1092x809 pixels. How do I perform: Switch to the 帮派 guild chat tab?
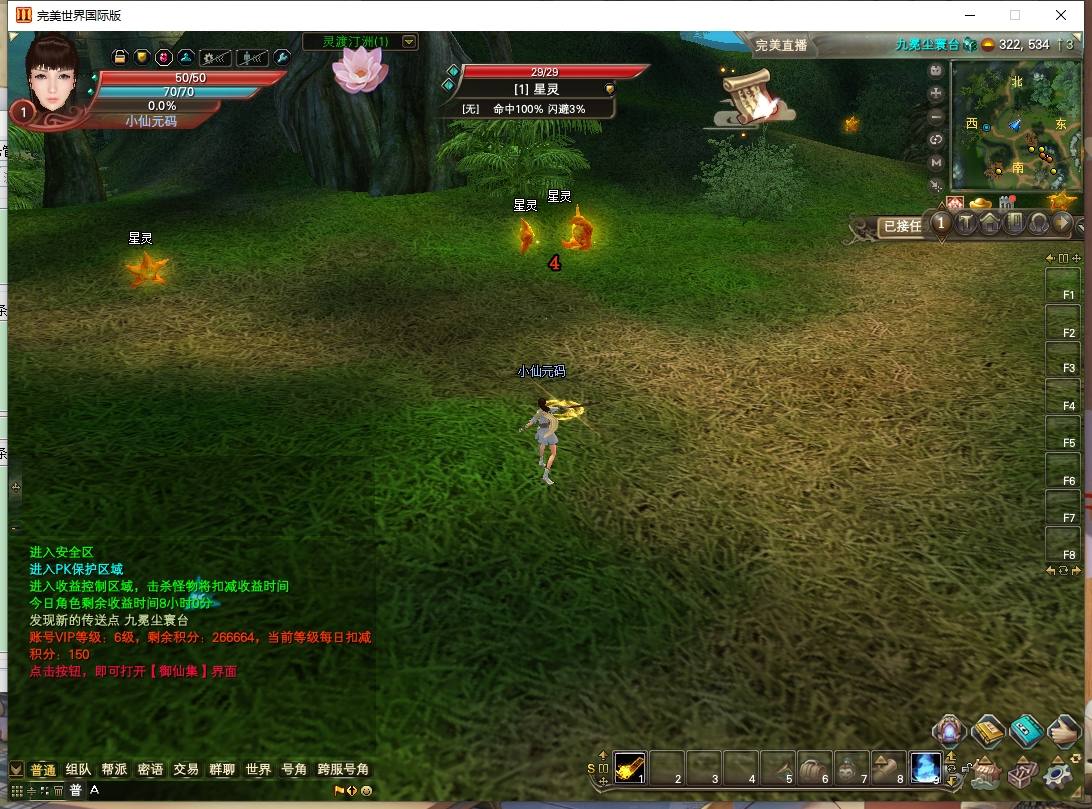114,769
